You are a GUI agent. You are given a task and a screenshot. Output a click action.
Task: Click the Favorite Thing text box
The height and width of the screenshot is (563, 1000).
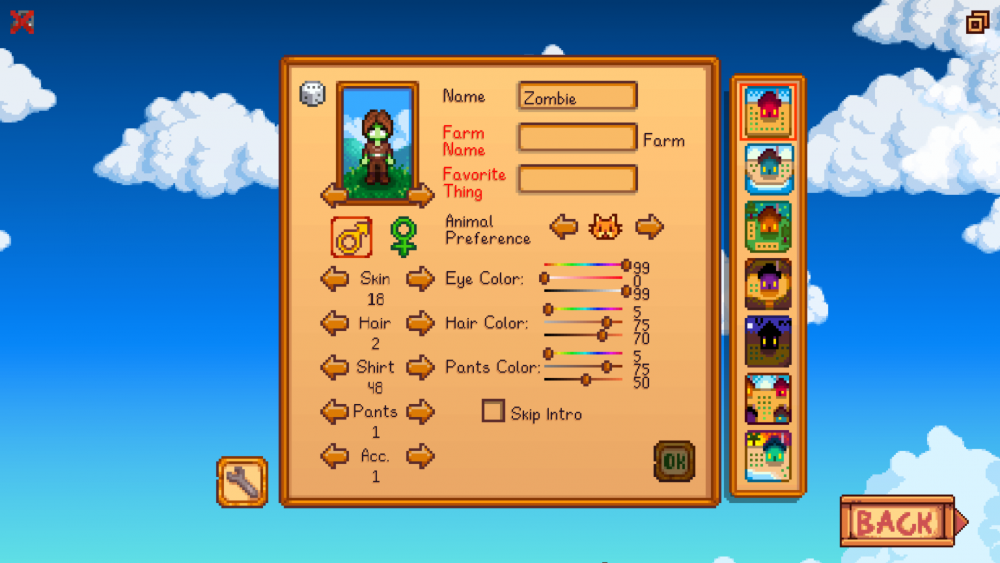pos(577,180)
